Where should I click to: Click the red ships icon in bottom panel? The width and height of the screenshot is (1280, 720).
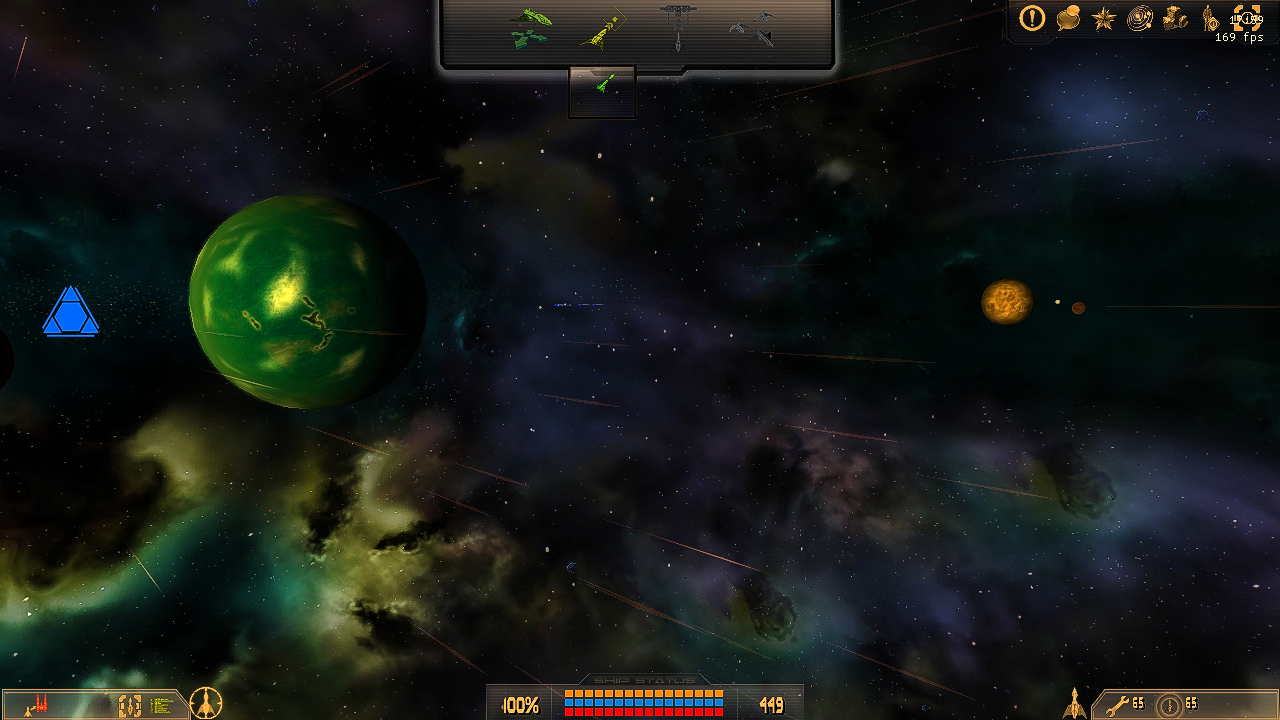(x=38, y=705)
